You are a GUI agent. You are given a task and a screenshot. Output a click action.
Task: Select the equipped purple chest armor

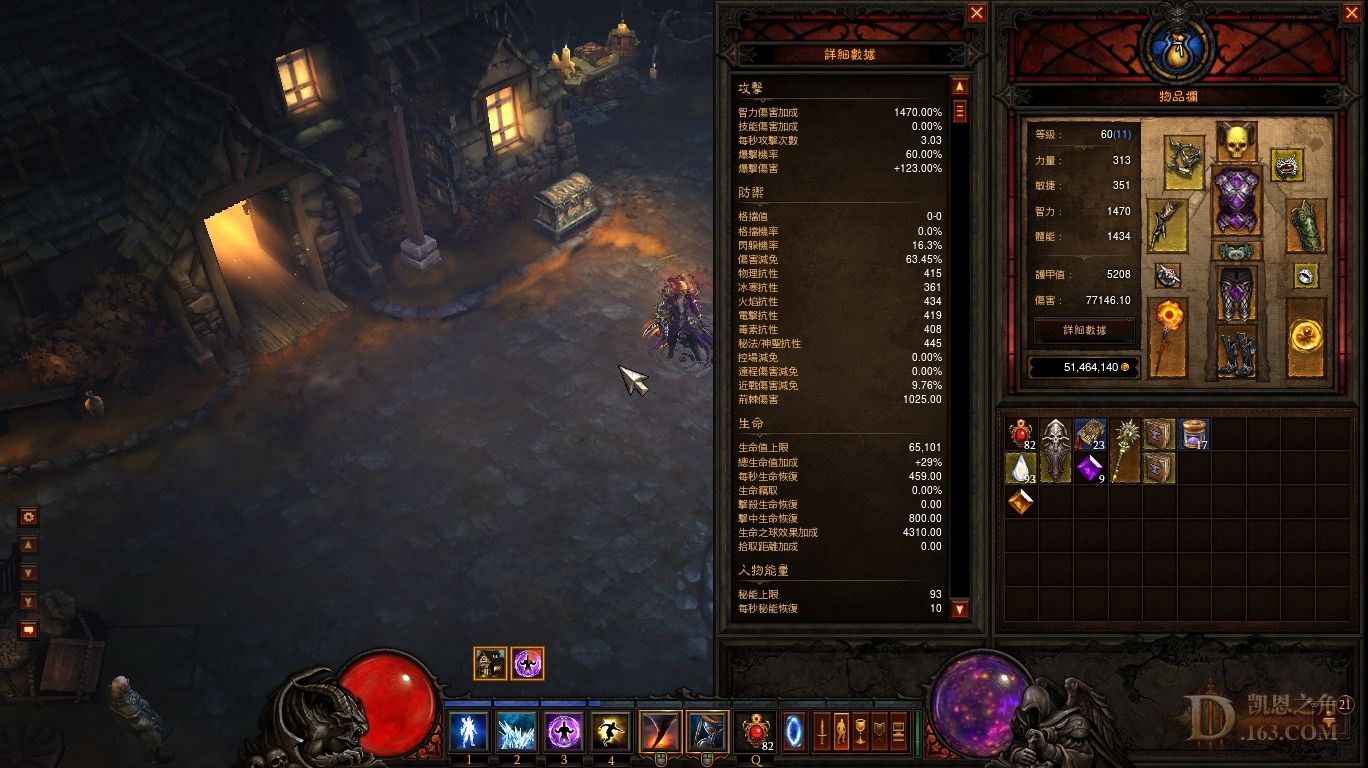1235,200
